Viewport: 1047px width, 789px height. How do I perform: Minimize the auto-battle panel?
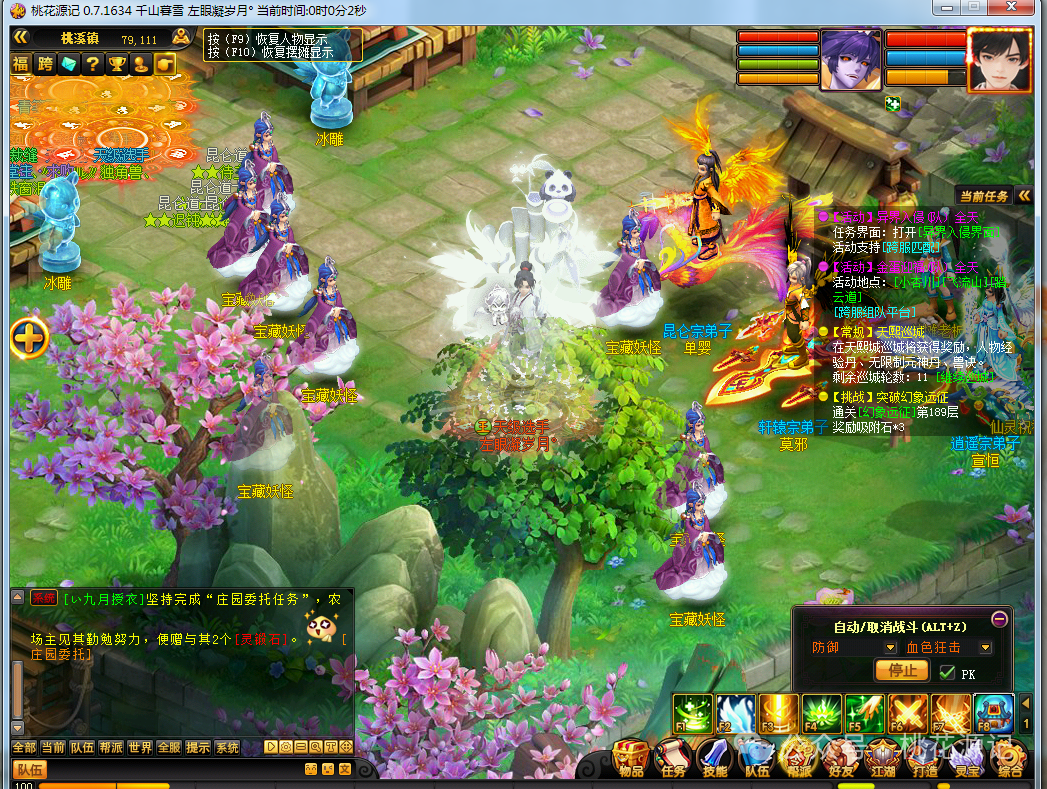999,619
